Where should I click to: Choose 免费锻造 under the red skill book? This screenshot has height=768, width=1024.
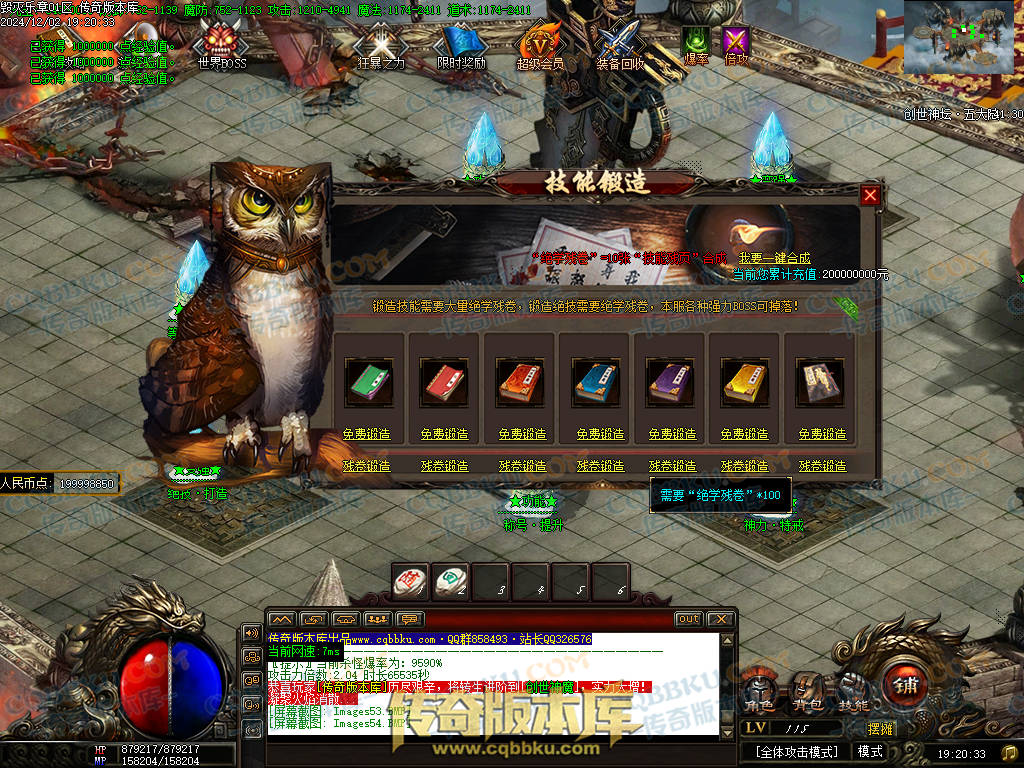[x=443, y=434]
